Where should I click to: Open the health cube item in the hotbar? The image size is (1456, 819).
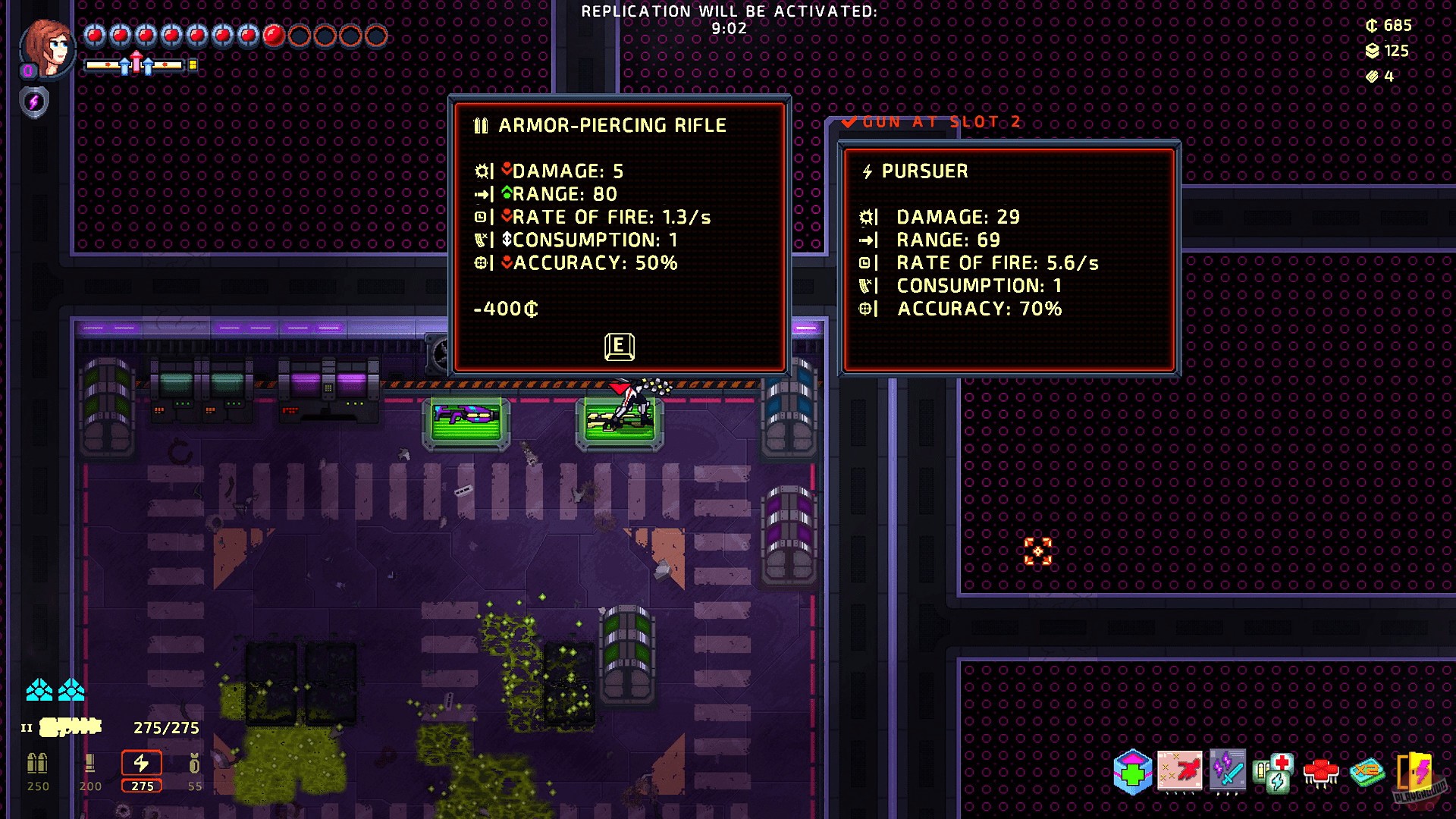[1131, 770]
